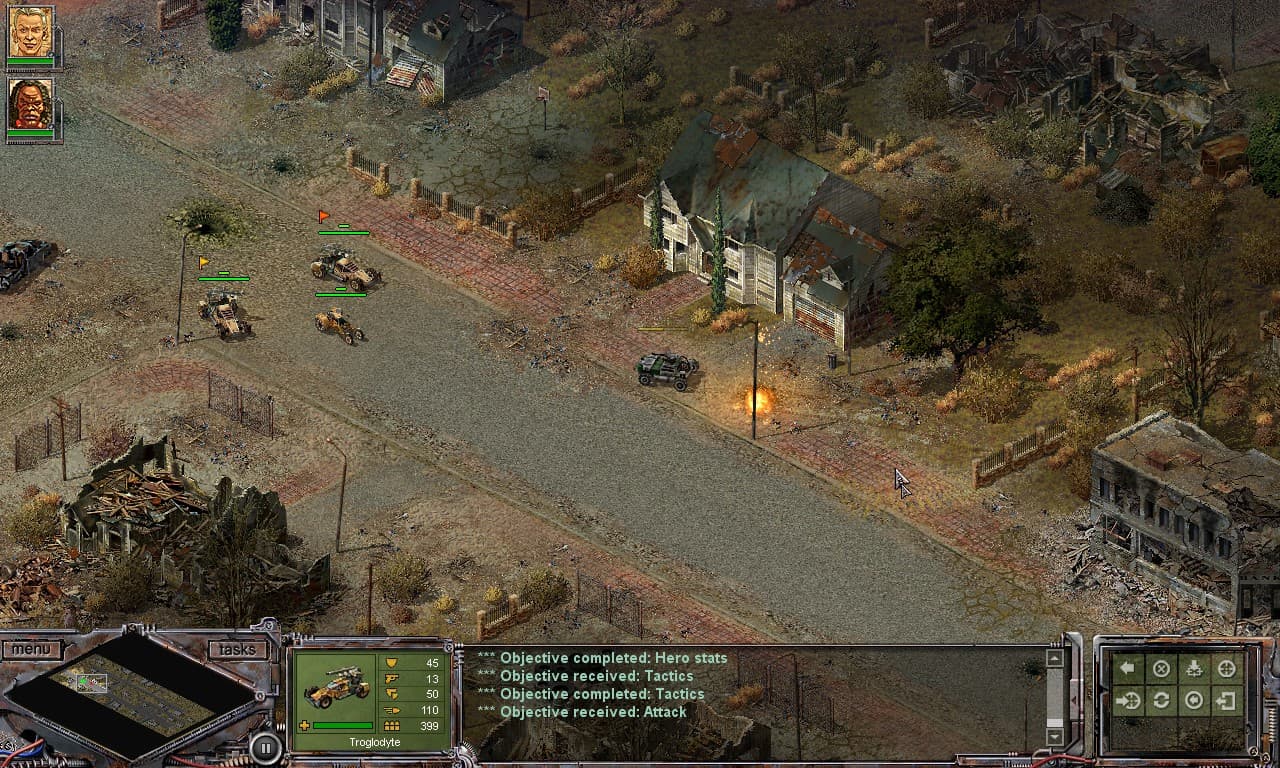Image resolution: width=1280 pixels, height=768 pixels.
Task: Click the shield armor stat icon
Action: tap(391, 662)
